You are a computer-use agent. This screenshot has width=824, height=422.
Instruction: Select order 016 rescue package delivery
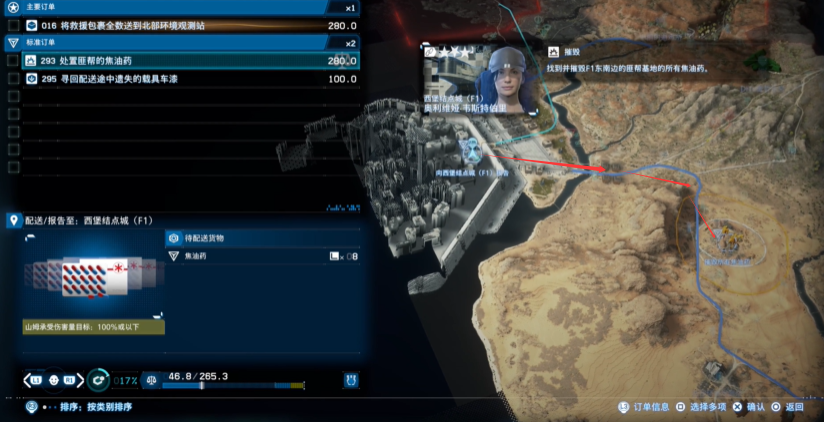pyautogui.click(x=190, y=25)
